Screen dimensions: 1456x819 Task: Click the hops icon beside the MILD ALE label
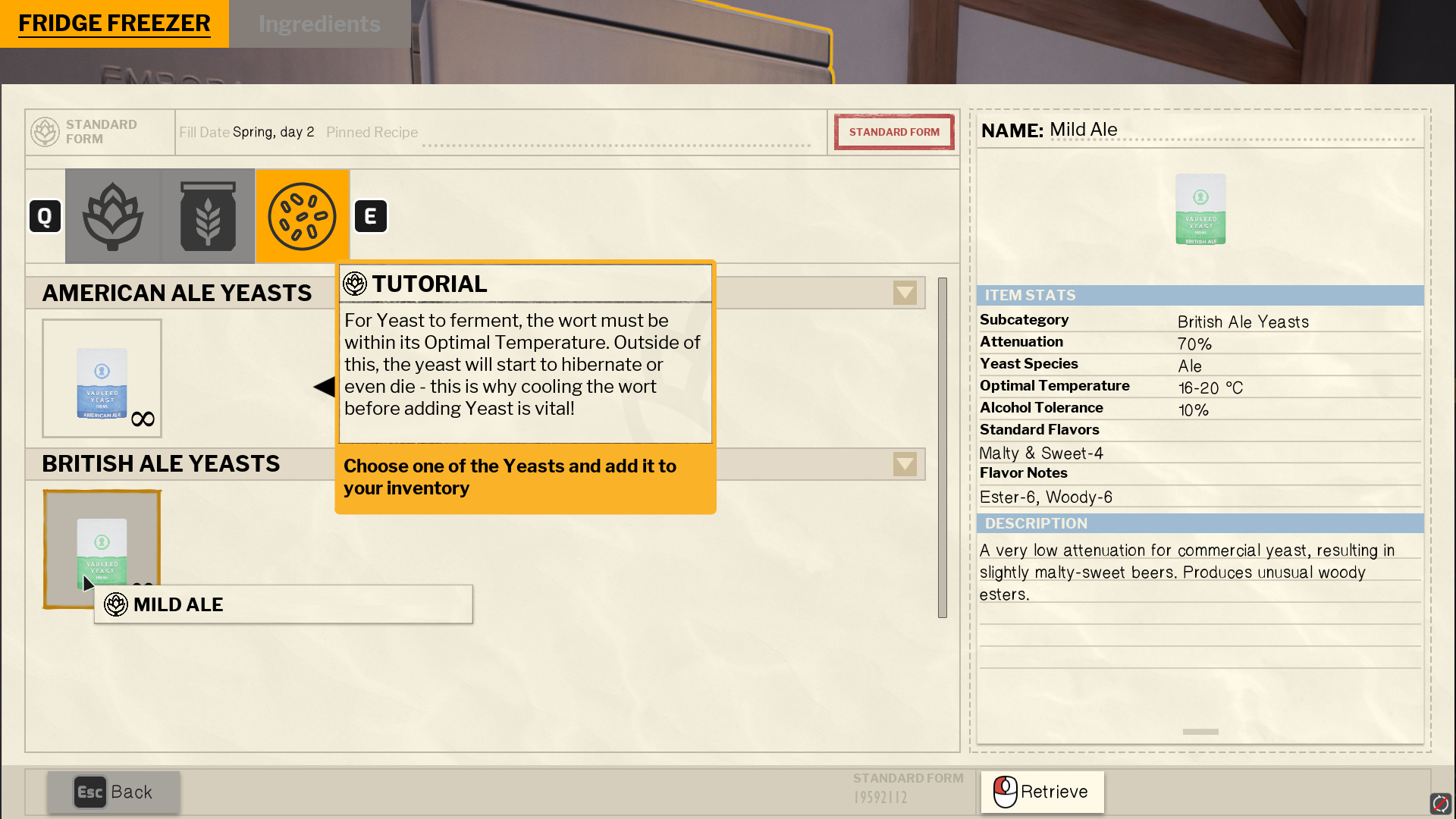(x=115, y=604)
